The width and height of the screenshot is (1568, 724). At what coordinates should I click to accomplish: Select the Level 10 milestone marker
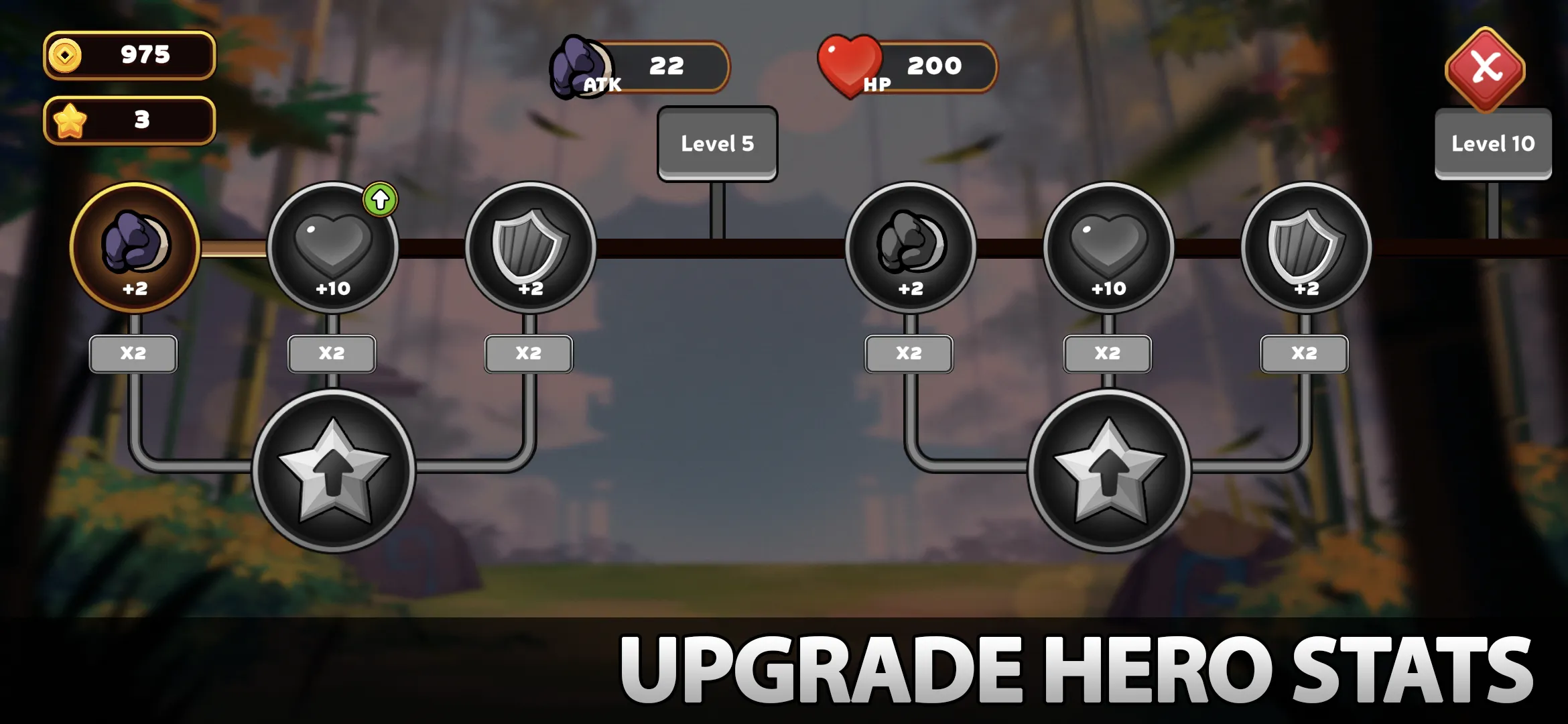click(1492, 143)
